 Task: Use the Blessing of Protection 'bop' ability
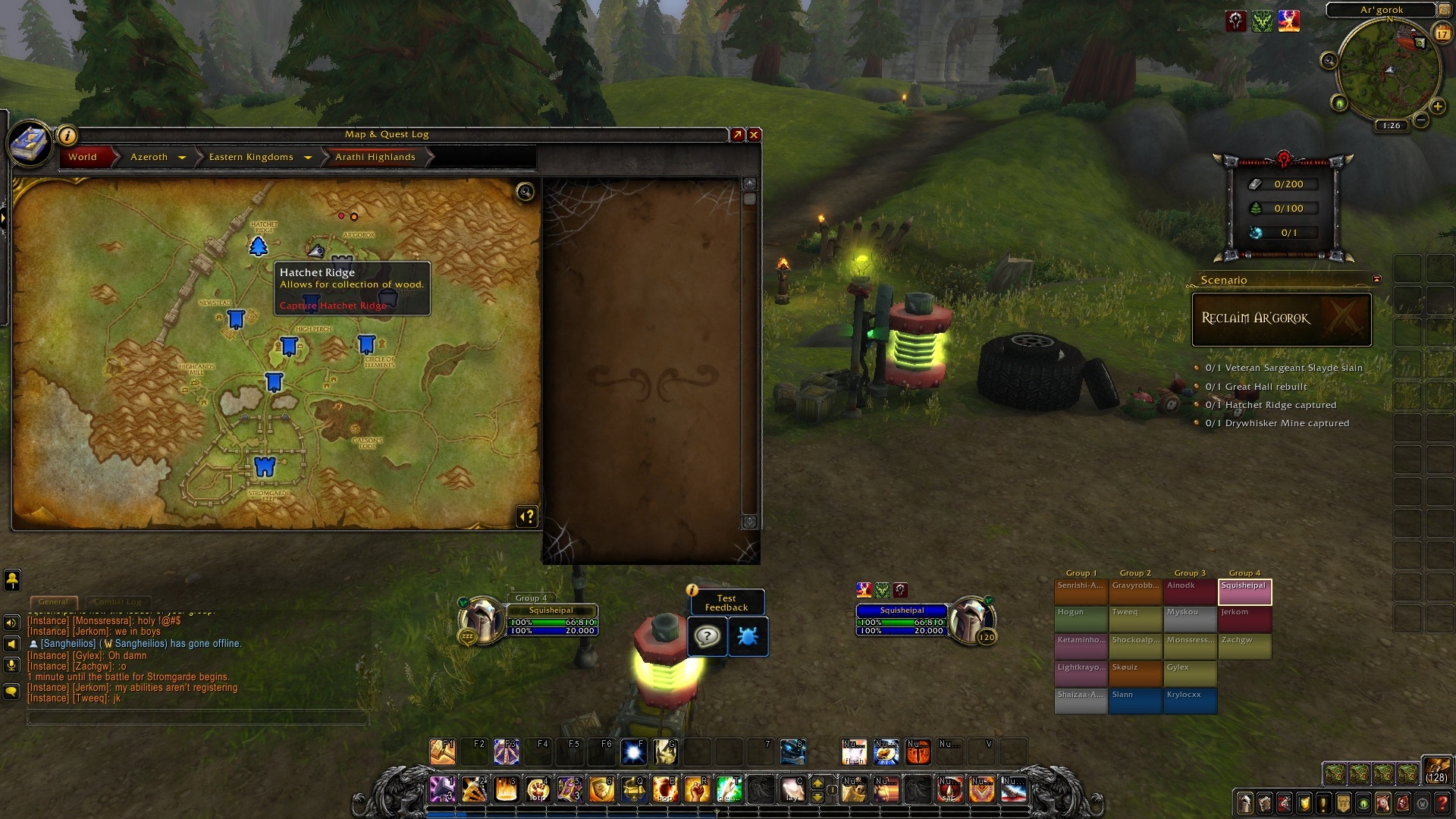click(666, 789)
